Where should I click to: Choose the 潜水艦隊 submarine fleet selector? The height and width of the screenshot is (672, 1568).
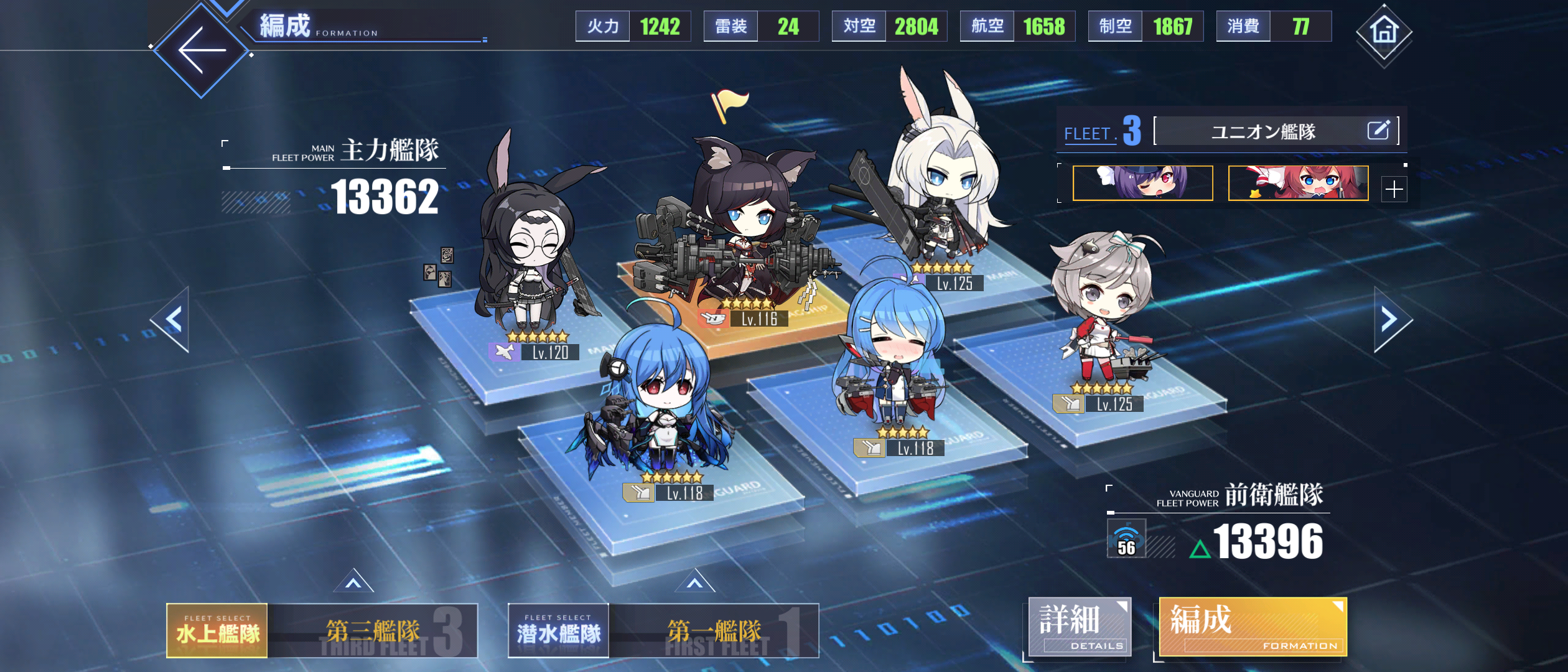click(x=558, y=631)
